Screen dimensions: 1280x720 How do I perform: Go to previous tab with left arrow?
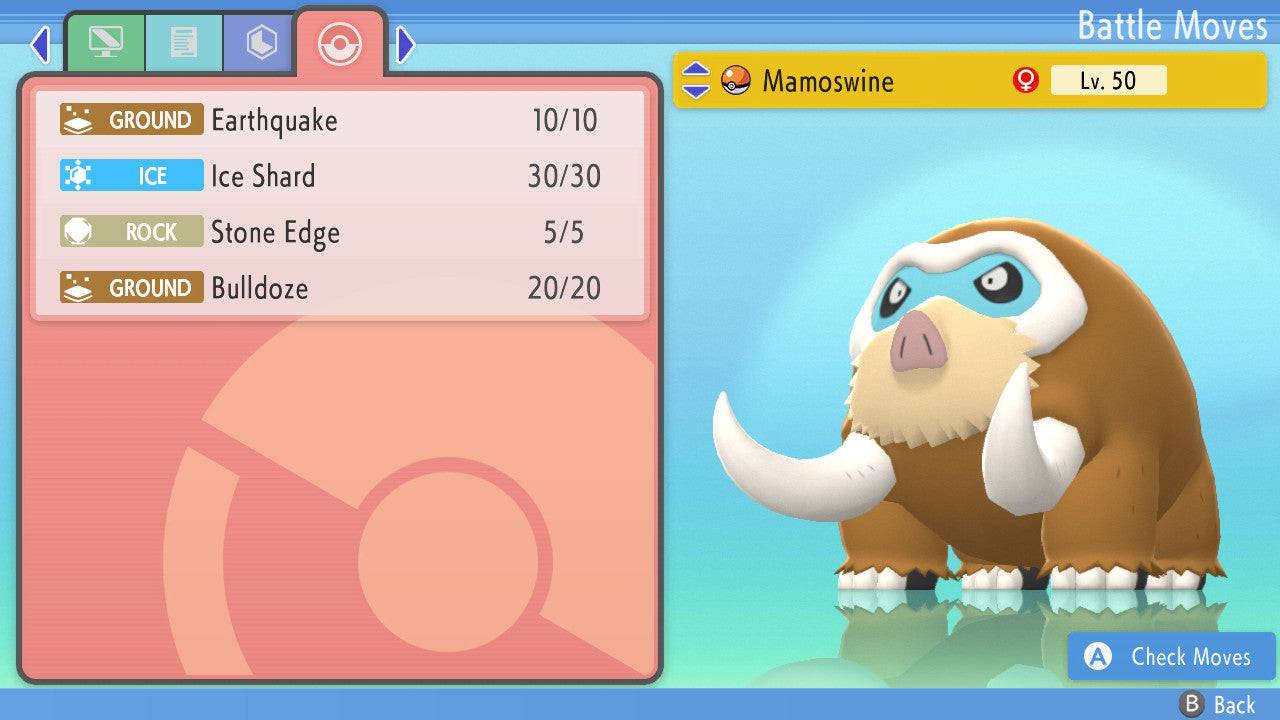coord(40,44)
